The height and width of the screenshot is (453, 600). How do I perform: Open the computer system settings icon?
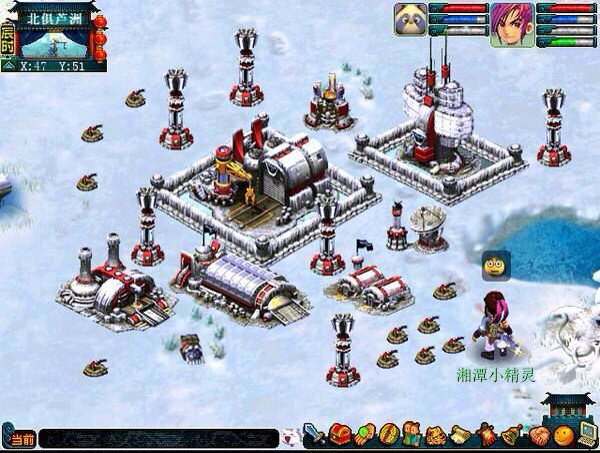[x=588, y=436]
